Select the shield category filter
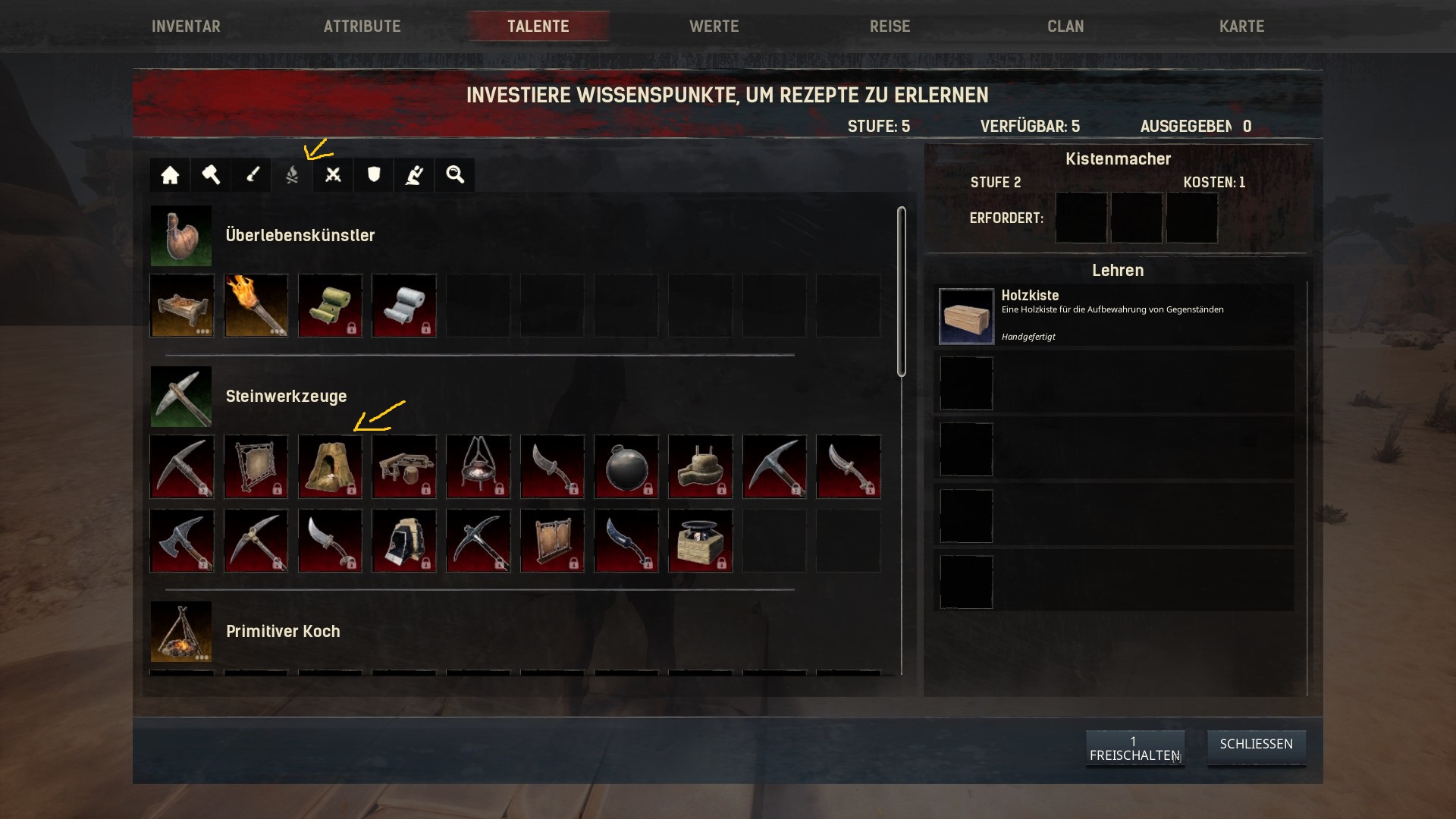Image resolution: width=1456 pixels, height=819 pixels. [x=374, y=175]
